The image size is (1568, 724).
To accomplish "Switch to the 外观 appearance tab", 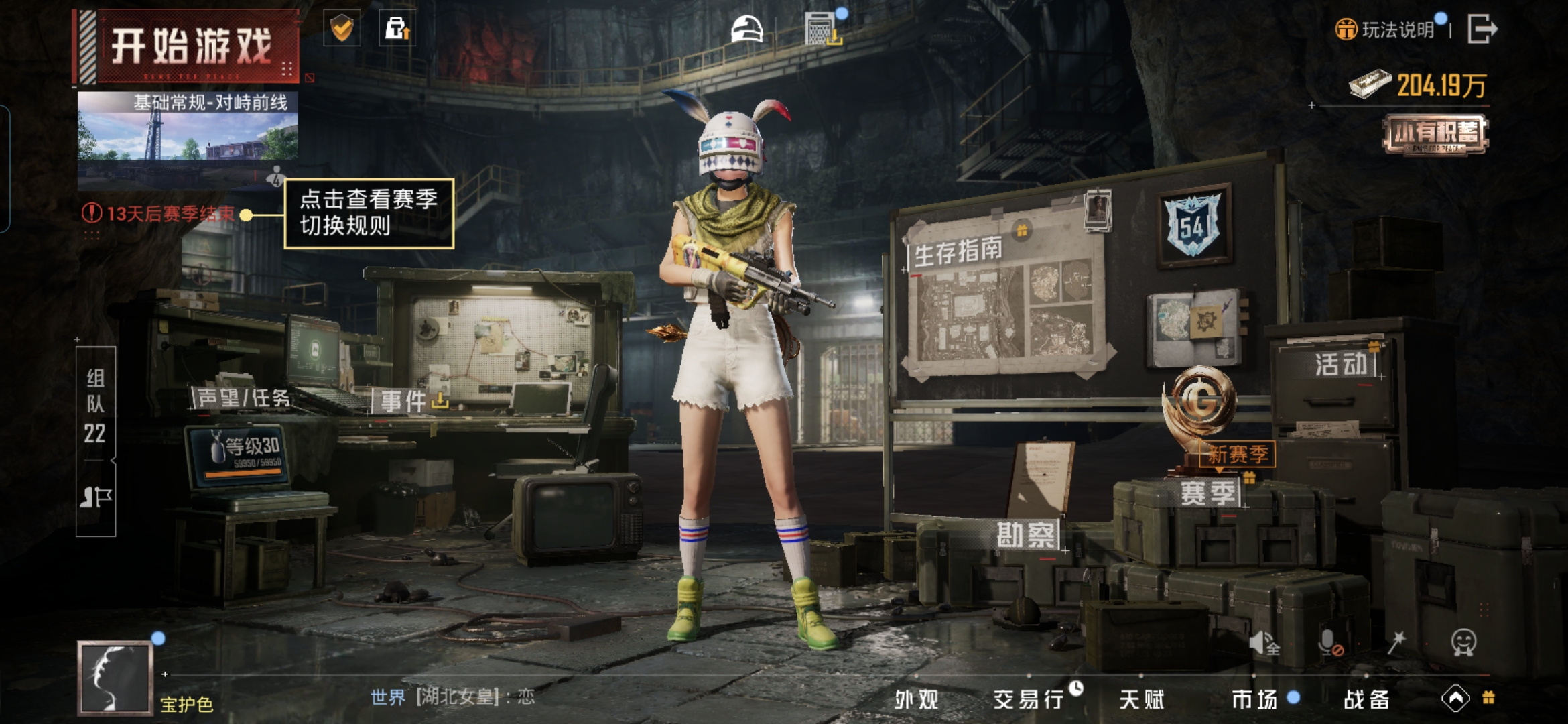I will [916, 699].
